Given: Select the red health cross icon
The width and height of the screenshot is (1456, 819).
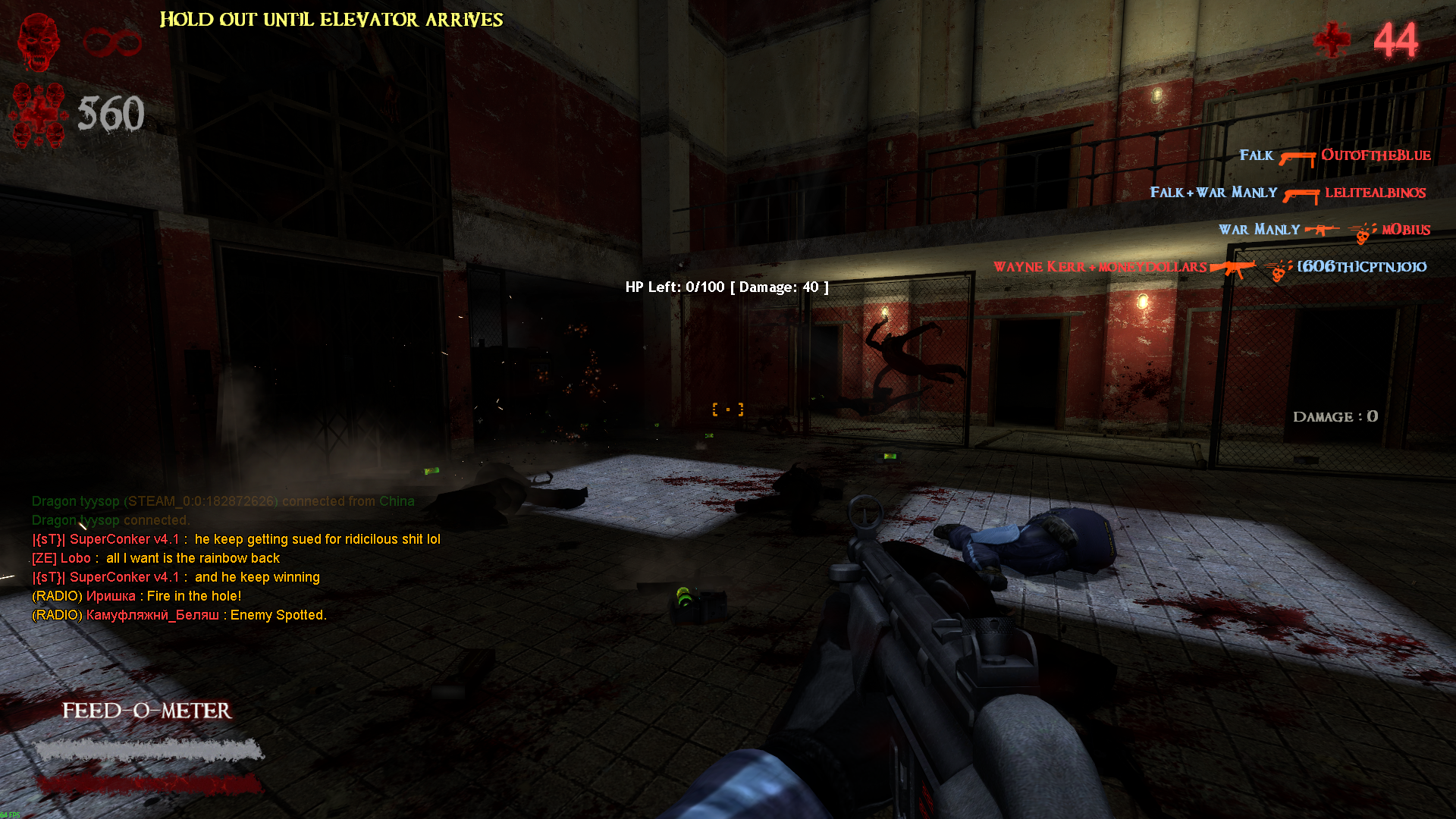Looking at the screenshot, I should coord(1332,40).
